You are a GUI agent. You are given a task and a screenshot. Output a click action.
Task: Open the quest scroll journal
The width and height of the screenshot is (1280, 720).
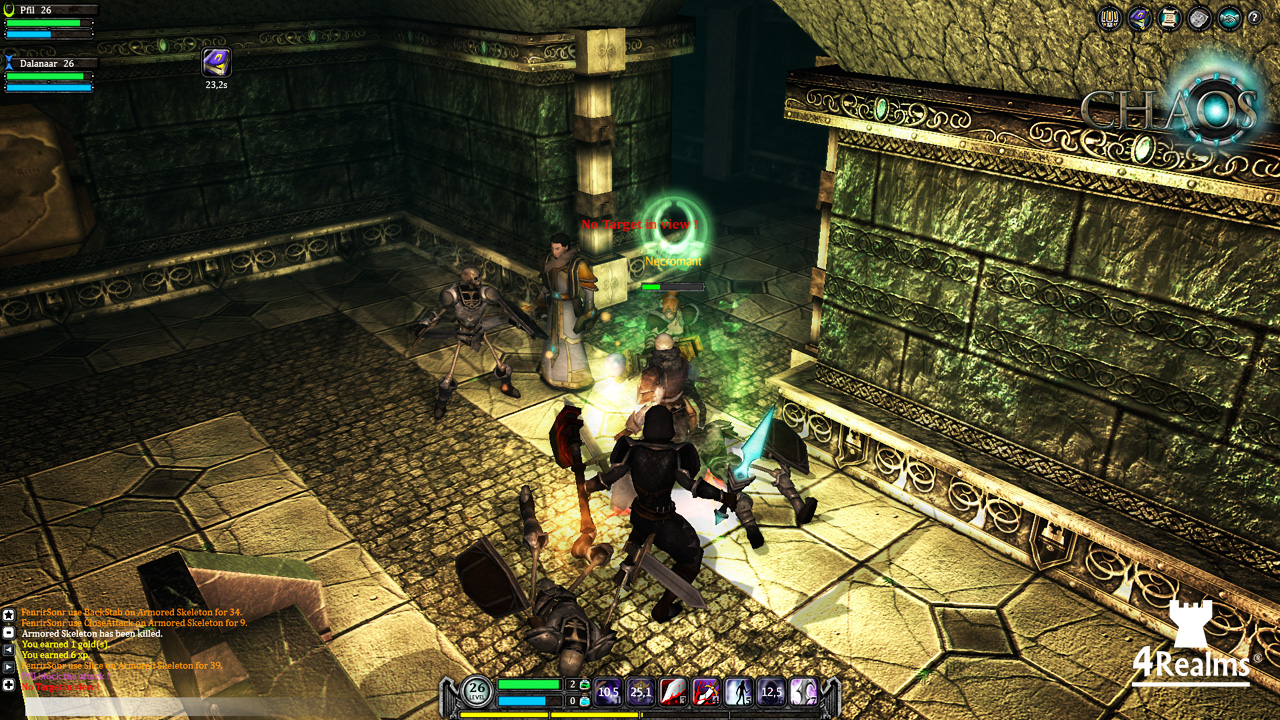[x=1169, y=18]
